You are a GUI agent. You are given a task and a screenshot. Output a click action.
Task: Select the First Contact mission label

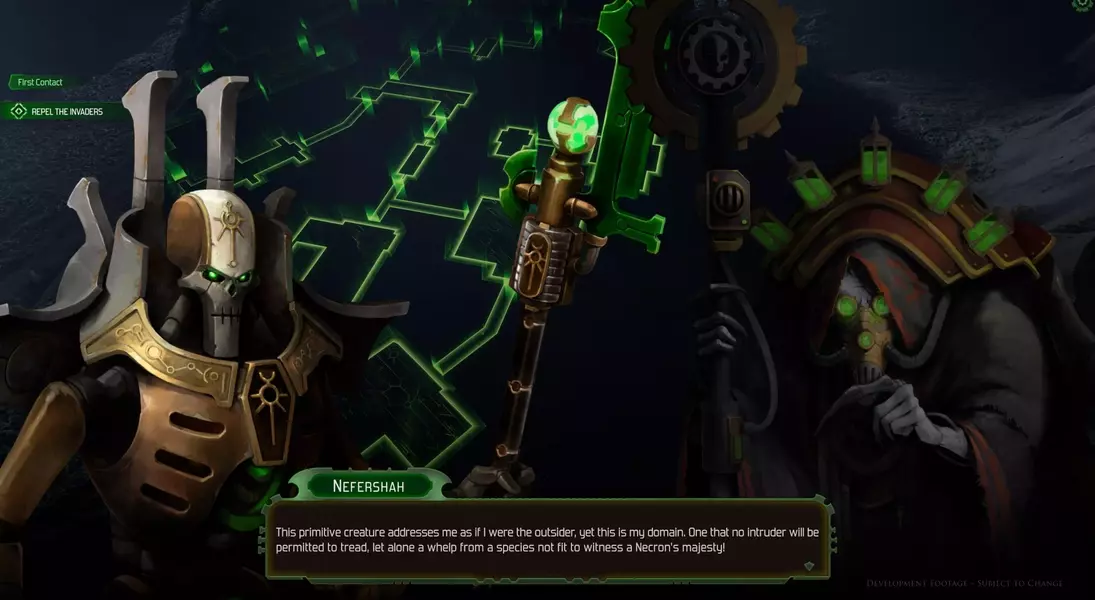click(x=40, y=82)
